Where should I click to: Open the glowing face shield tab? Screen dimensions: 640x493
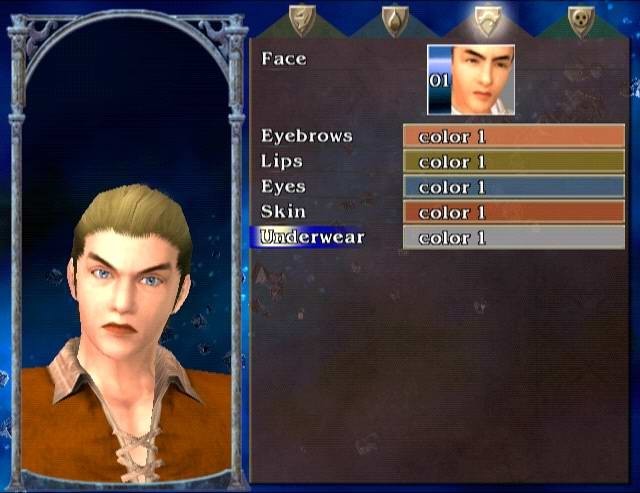click(x=489, y=20)
